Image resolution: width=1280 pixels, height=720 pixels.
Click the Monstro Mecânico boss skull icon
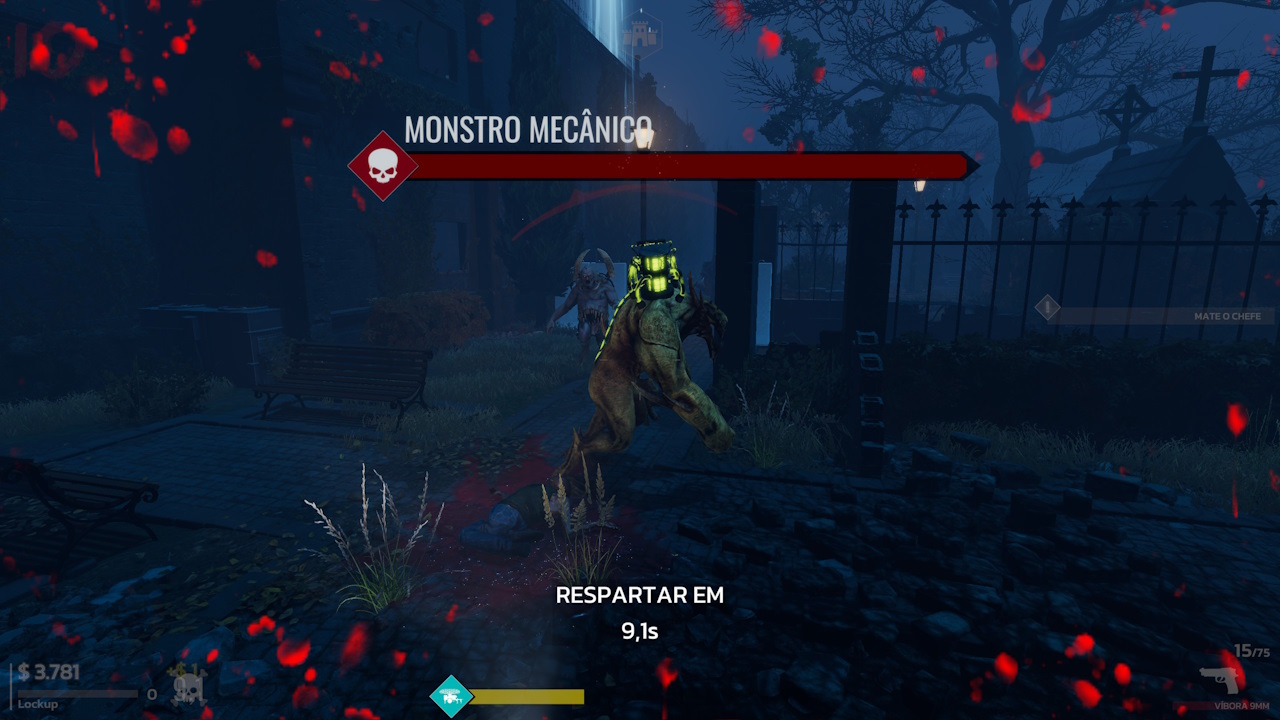click(x=382, y=166)
